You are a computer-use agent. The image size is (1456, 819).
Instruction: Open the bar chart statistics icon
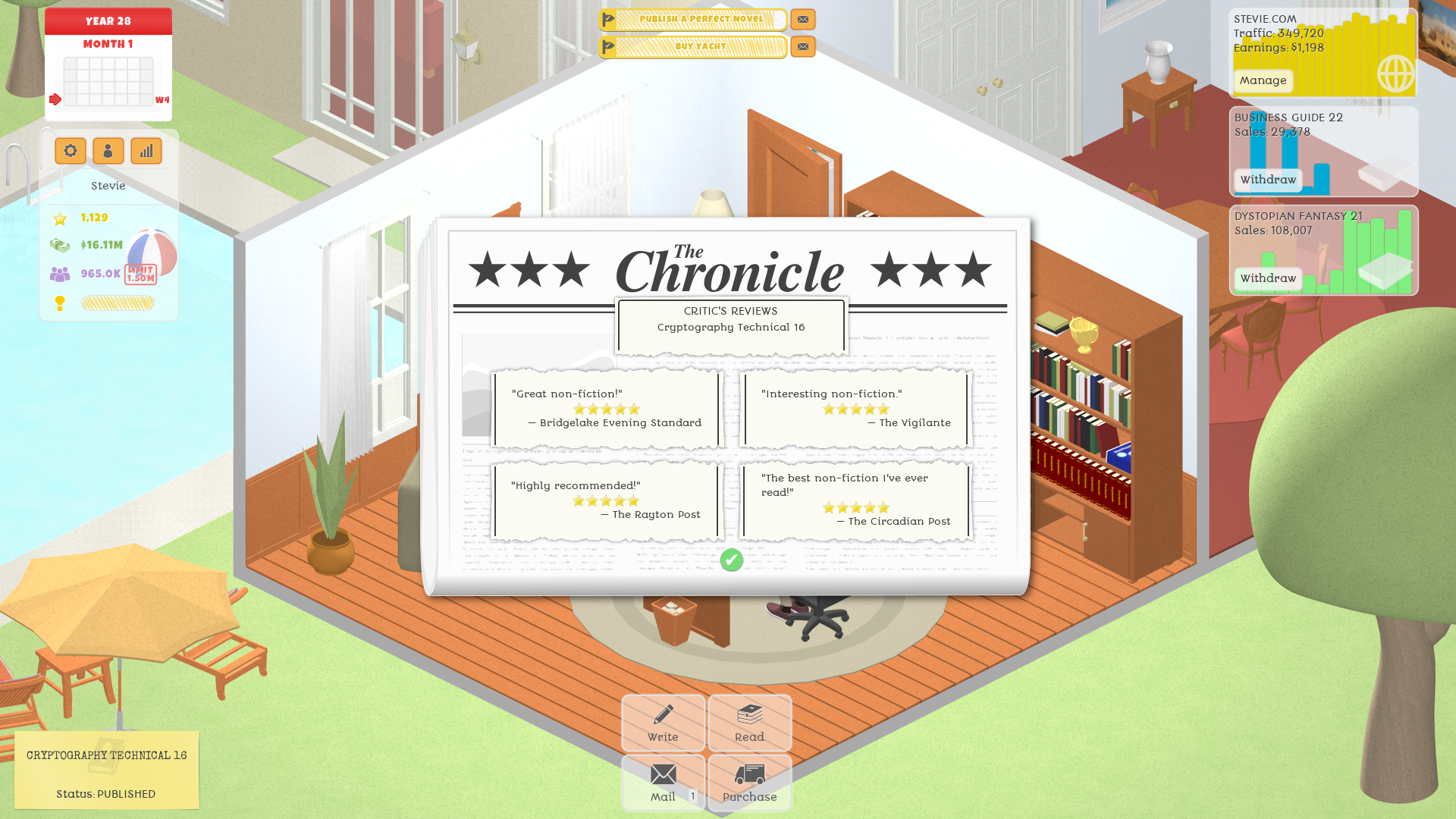coord(146,151)
